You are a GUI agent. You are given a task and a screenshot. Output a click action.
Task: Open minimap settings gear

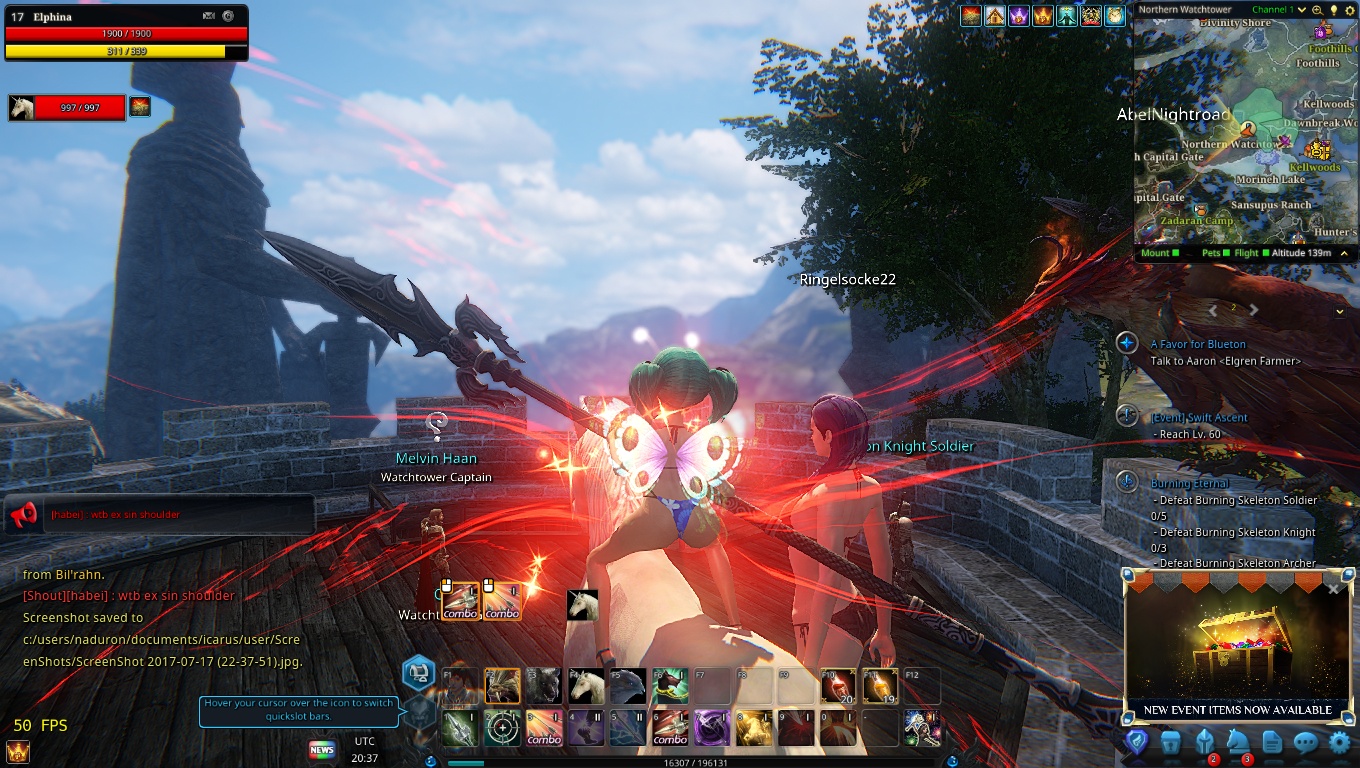click(x=1348, y=10)
